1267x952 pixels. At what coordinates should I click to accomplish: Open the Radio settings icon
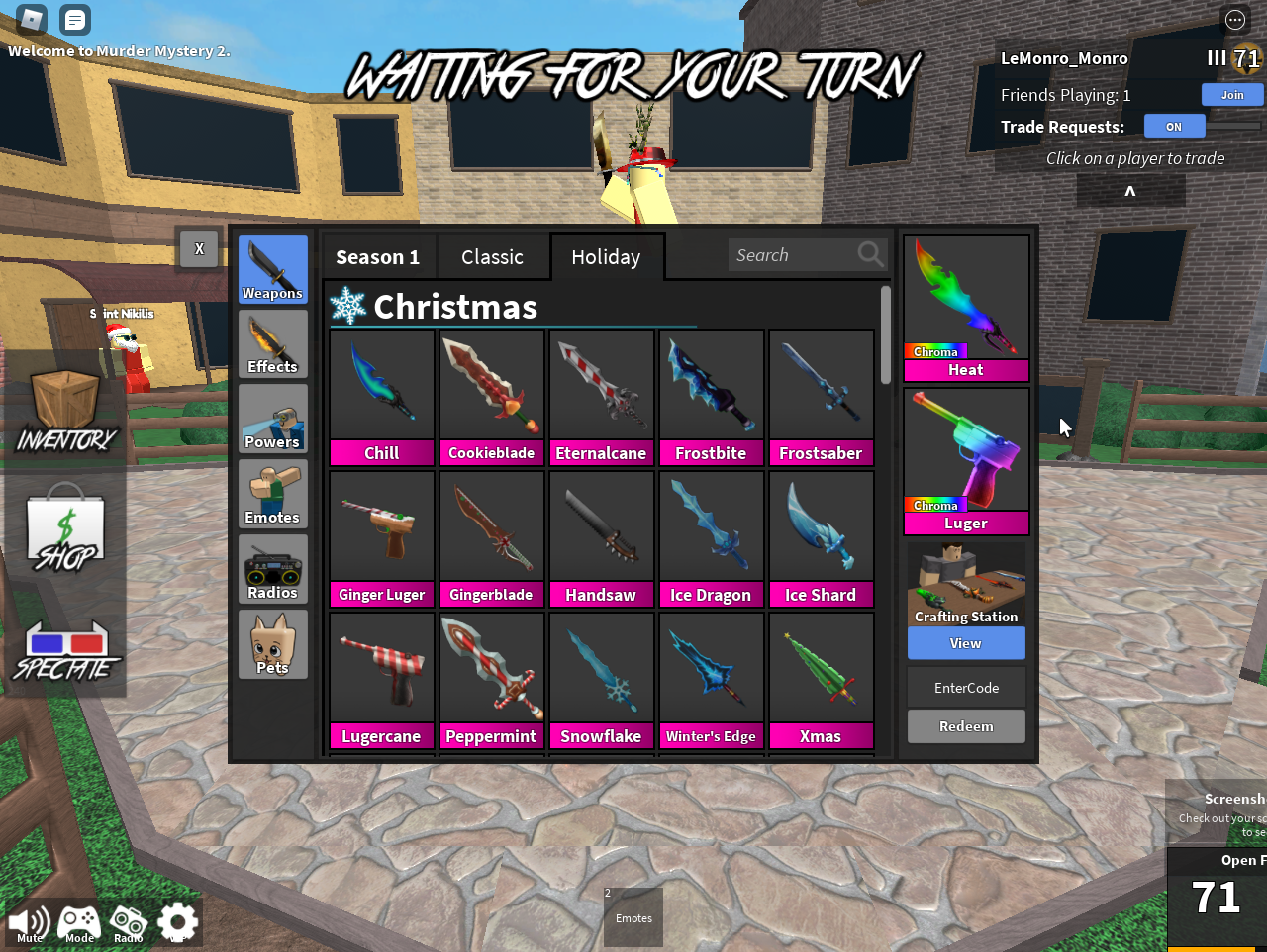128,920
